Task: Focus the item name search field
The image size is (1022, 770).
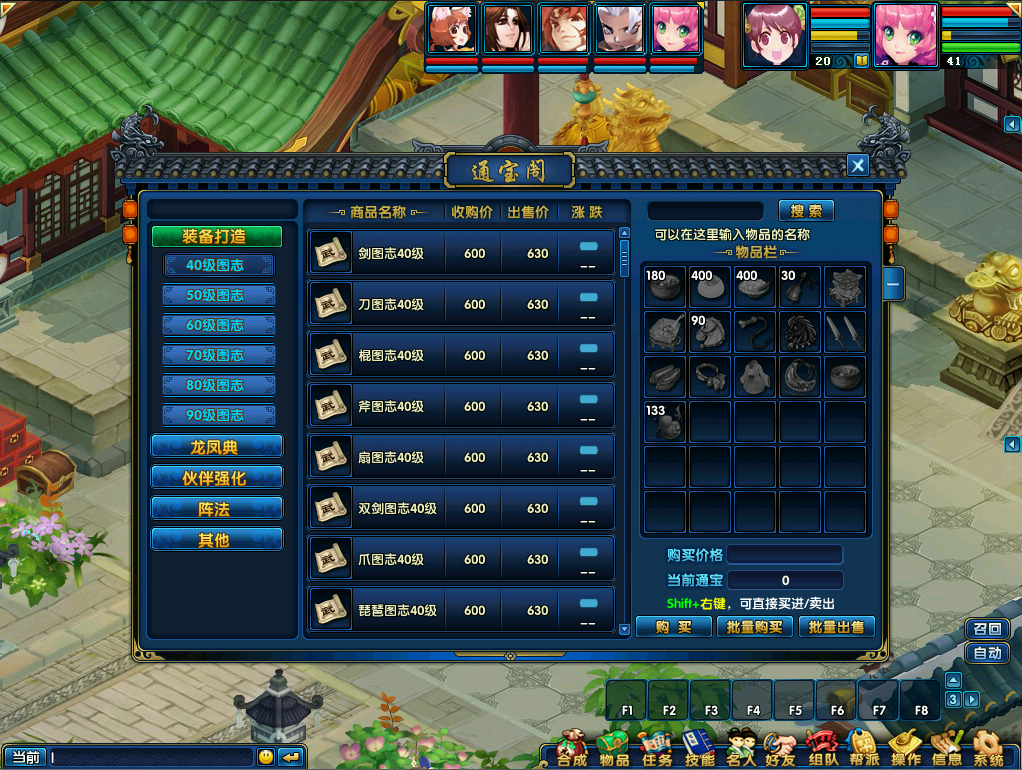Action: coord(709,211)
